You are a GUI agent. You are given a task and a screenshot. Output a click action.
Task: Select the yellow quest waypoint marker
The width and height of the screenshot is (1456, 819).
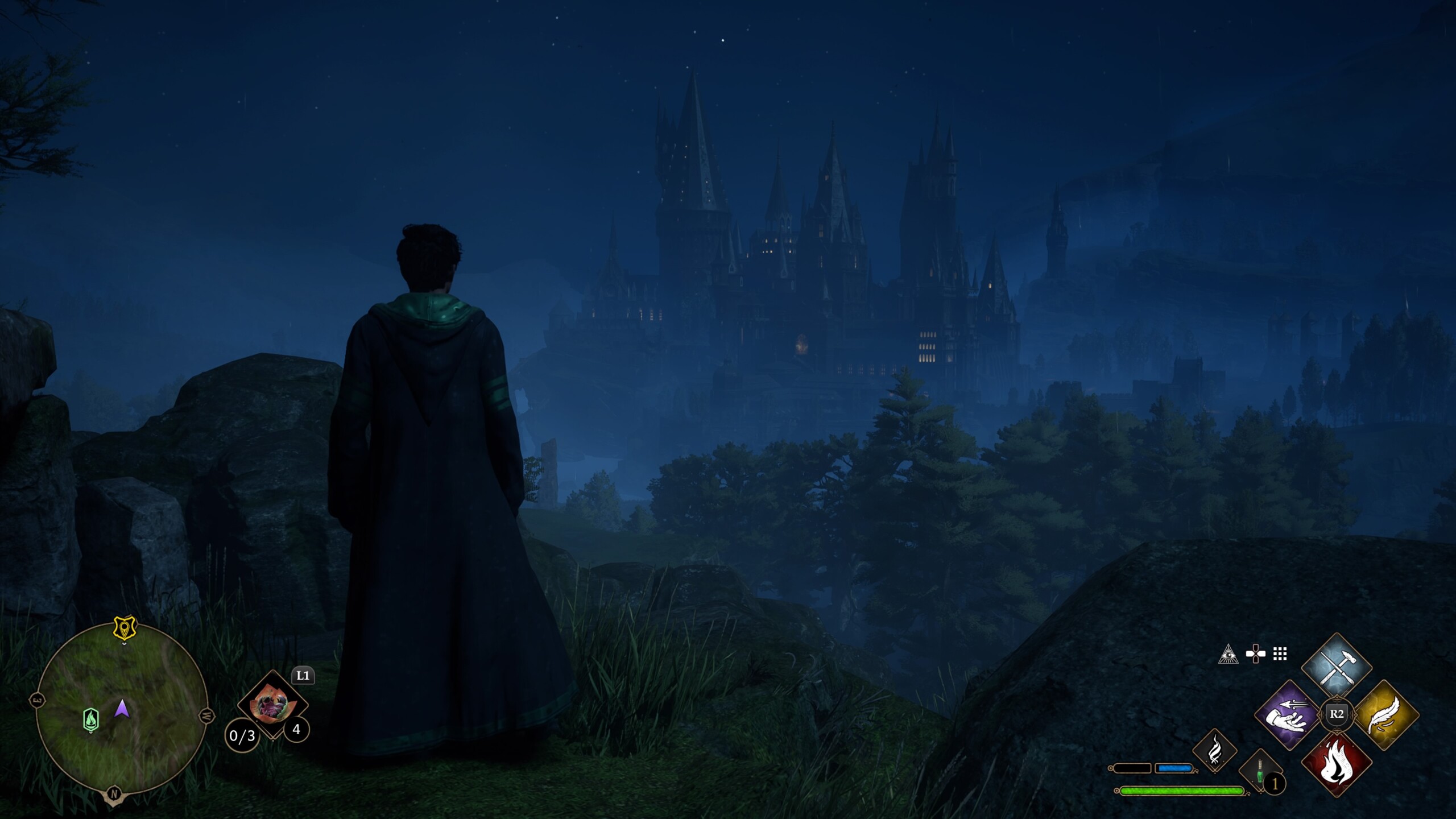point(124,627)
